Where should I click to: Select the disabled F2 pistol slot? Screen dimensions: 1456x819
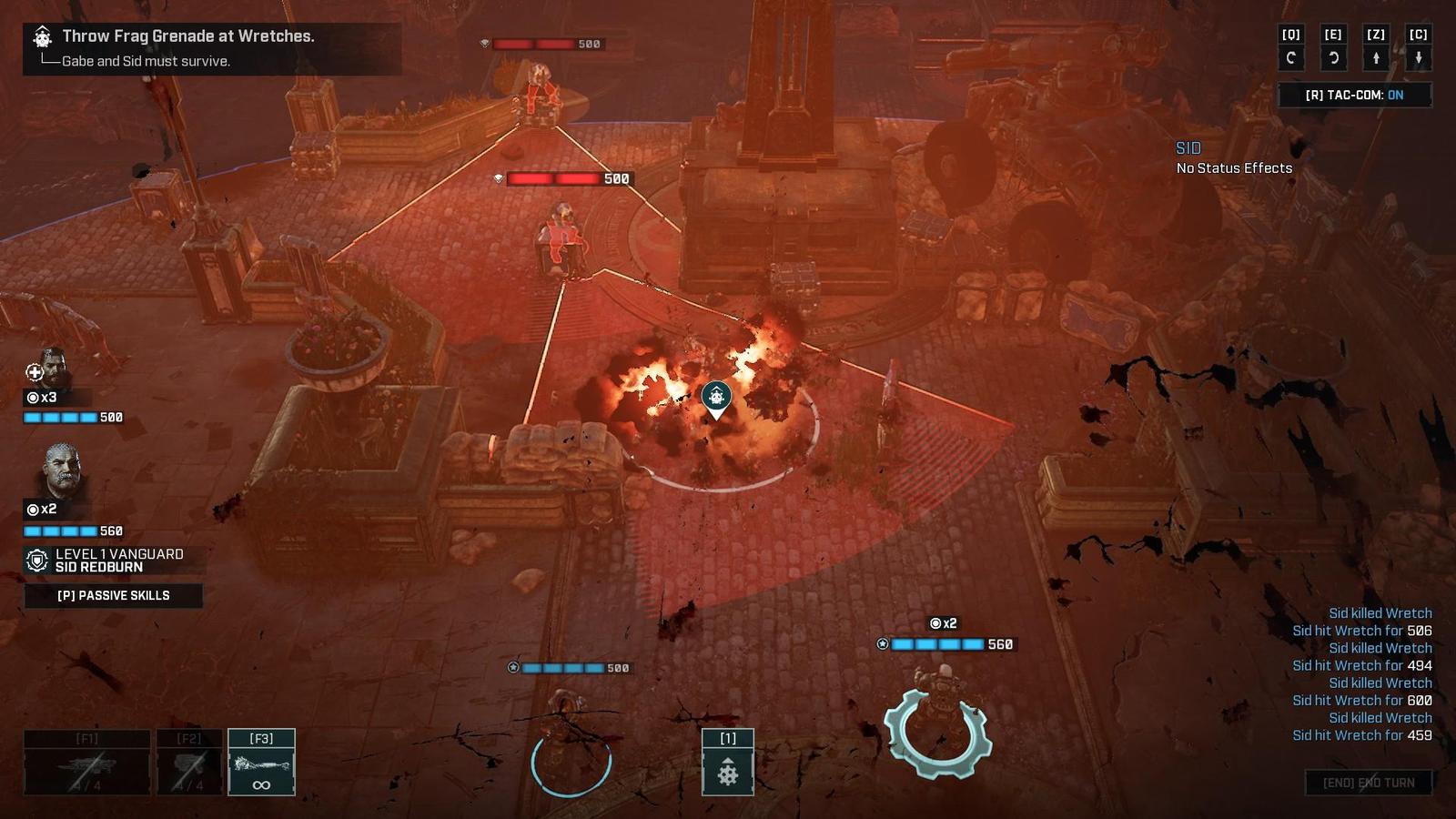coord(189,763)
